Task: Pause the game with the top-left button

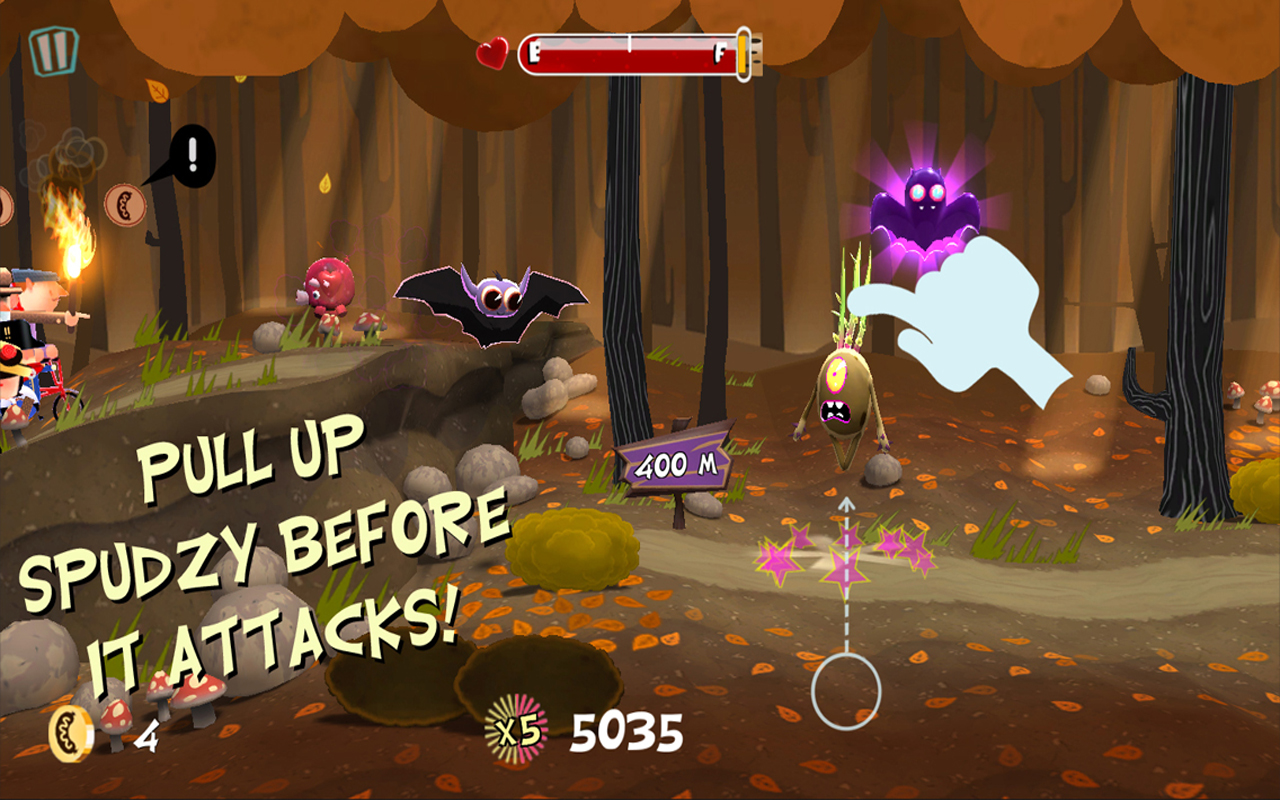Action: 52,50
